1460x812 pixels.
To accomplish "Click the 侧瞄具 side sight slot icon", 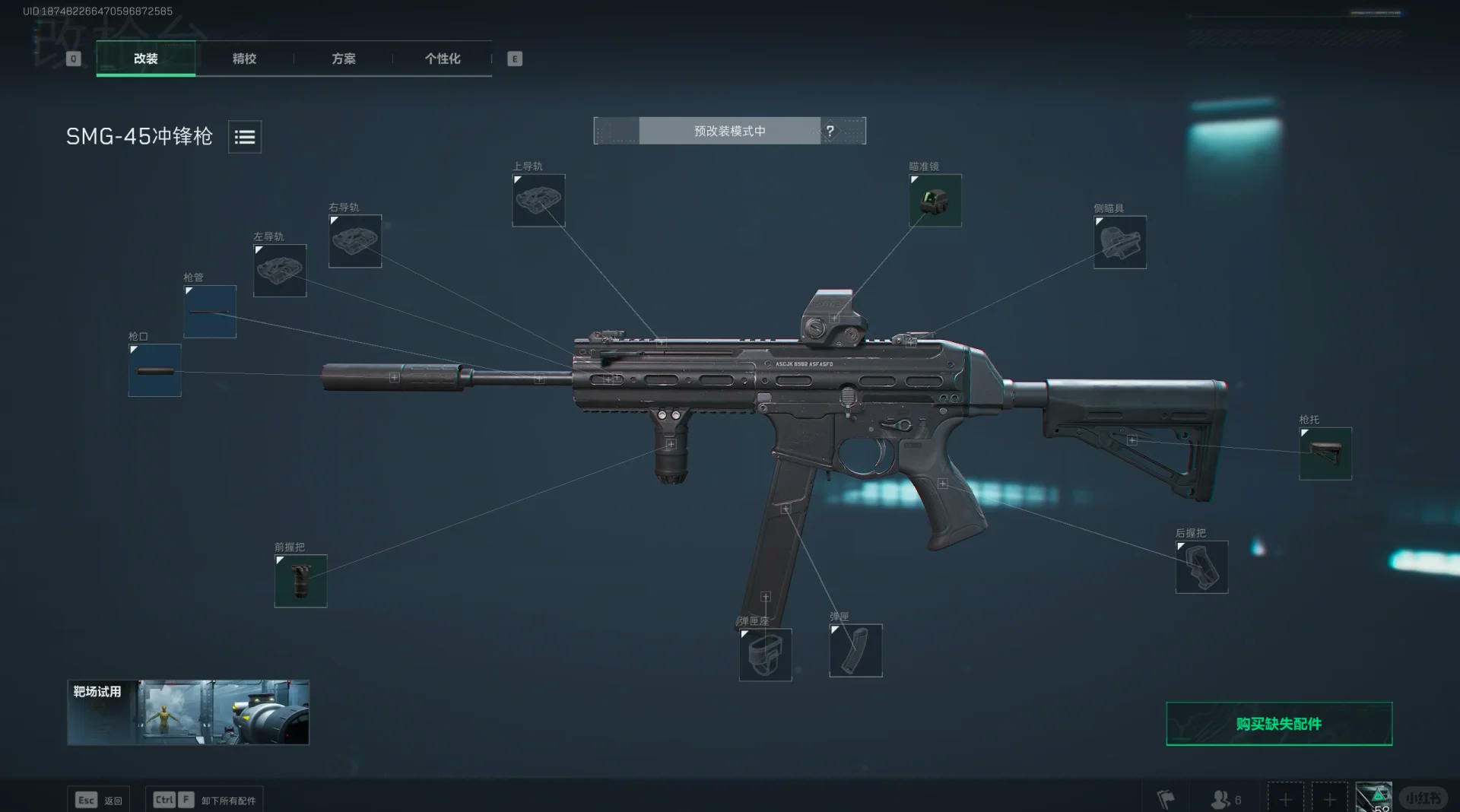I will [1120, 243].
